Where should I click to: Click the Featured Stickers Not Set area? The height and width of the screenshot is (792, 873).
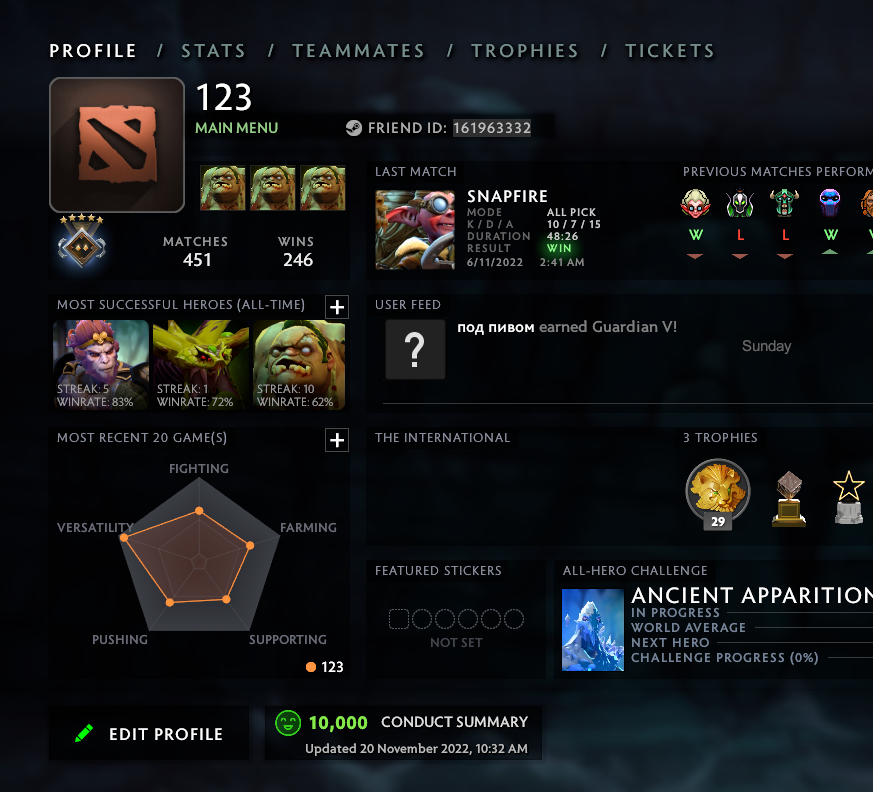[456, 626]
